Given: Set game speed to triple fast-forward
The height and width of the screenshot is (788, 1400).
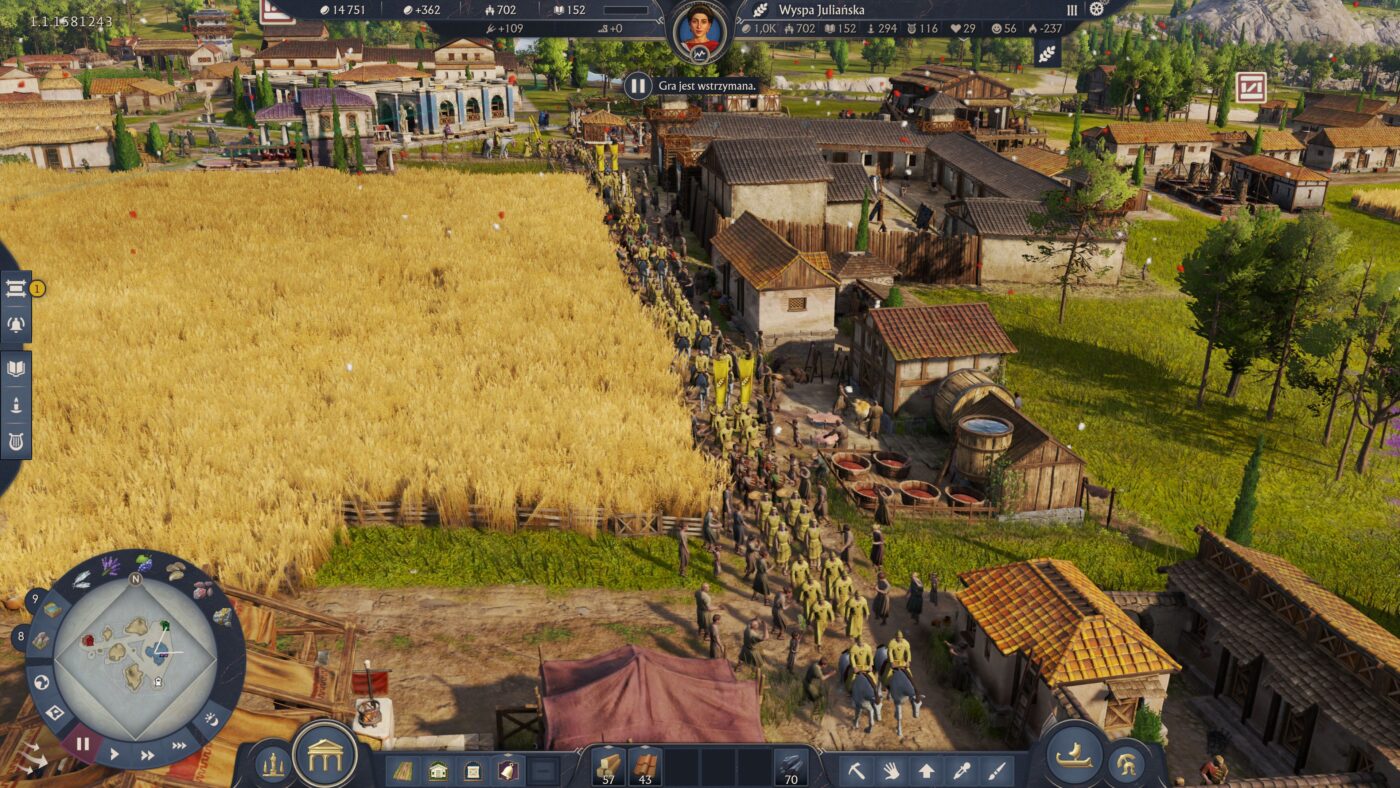Looking at the screenshot, I should 180,746.
